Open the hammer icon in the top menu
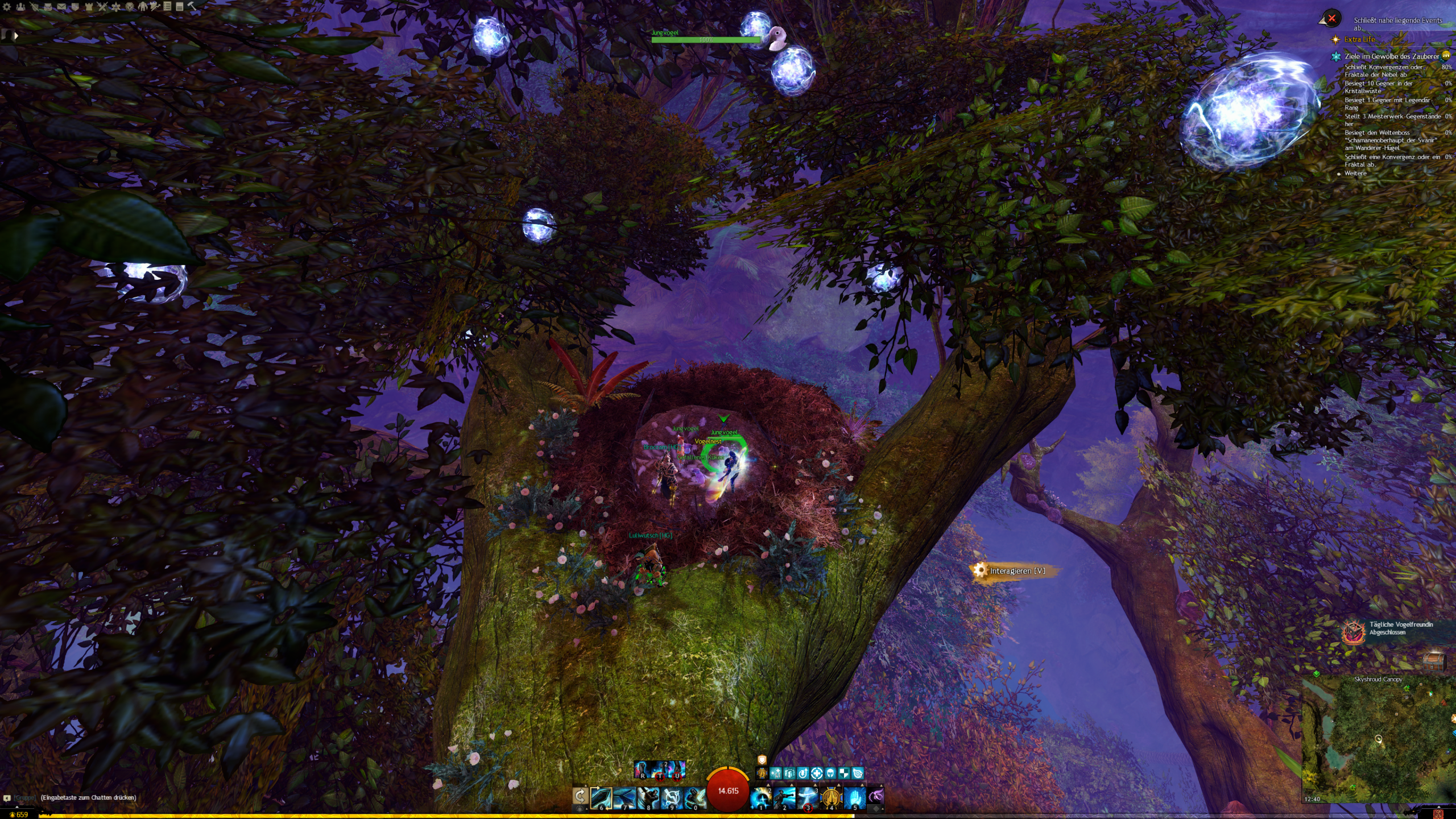1456x819 pixels. (x=192, y=6)
